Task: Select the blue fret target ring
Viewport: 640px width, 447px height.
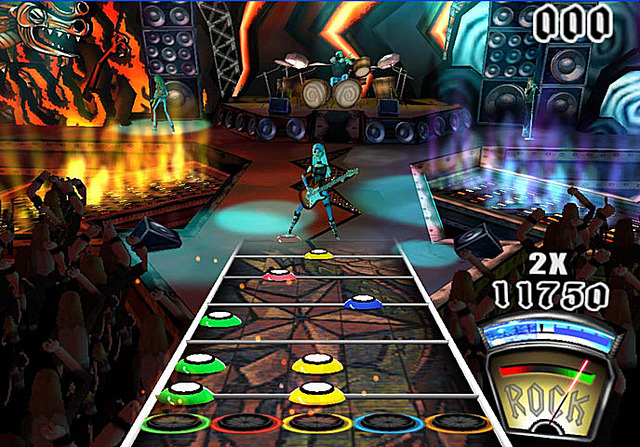Action: tap(388, 423)
